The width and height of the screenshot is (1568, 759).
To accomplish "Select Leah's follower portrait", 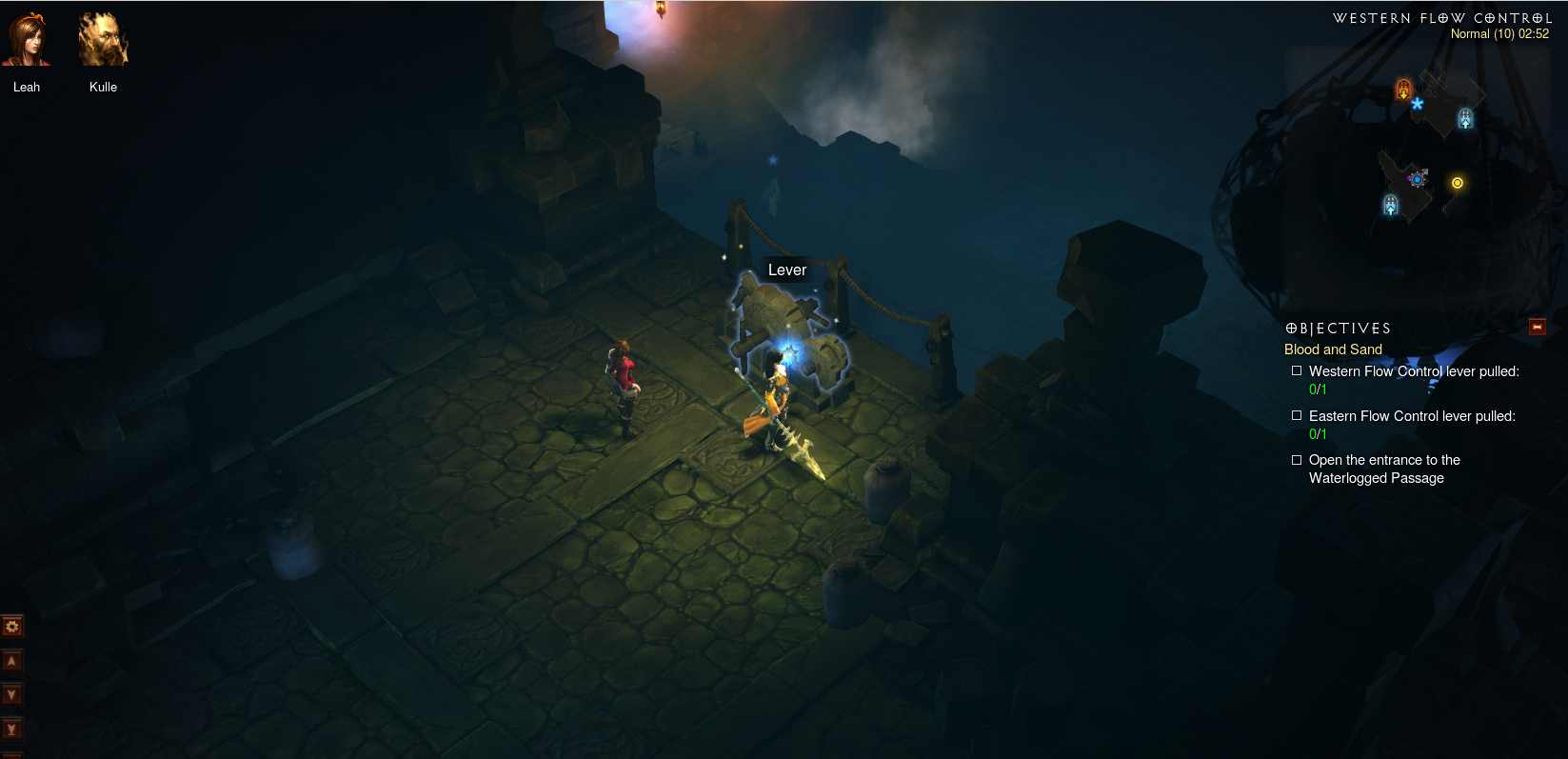I will tap(27, 40).
